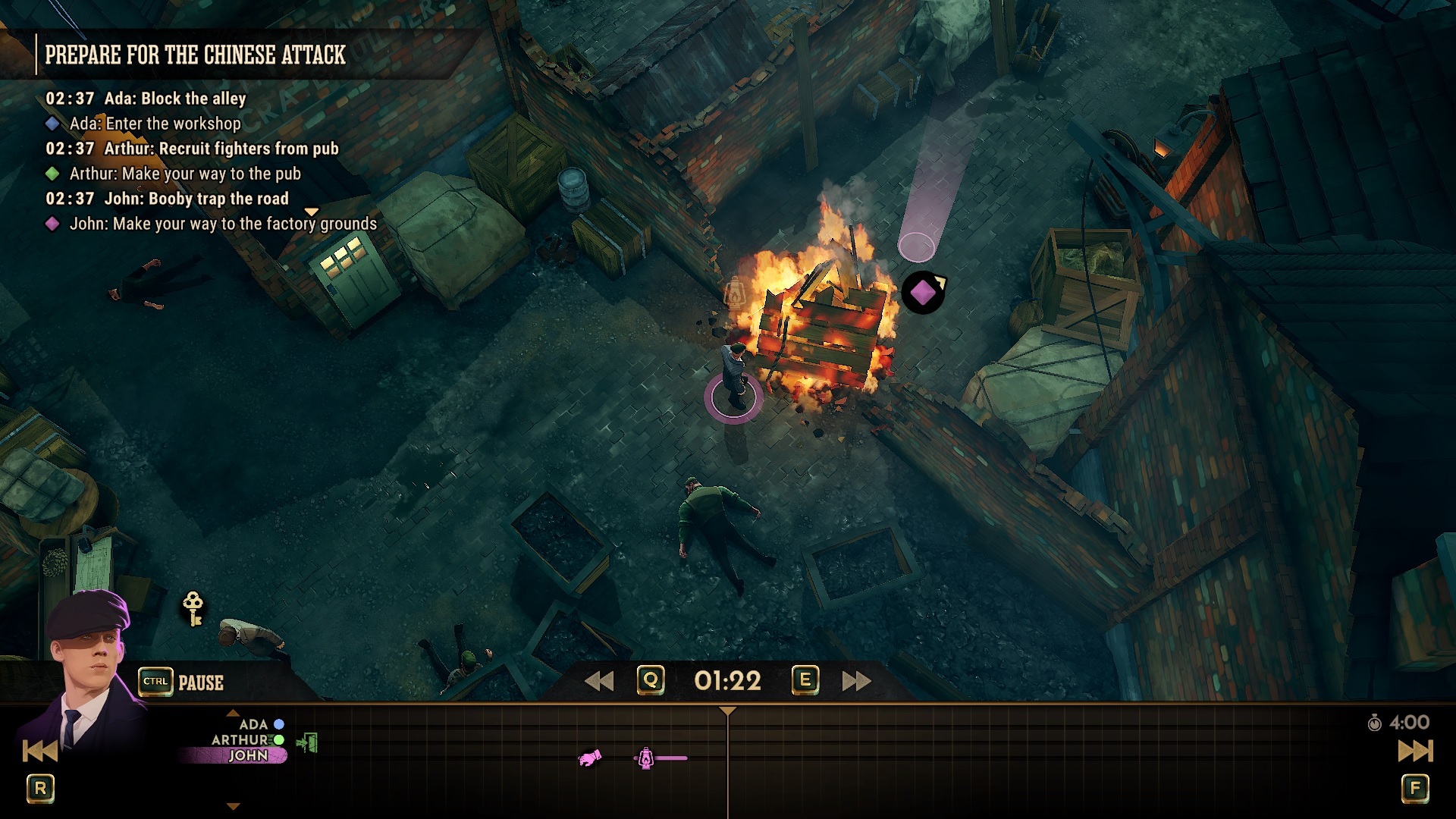Collapse objectives with the small orange arrow
The width and height of the screenshot is (1456, 819).
tap(311, 212)
